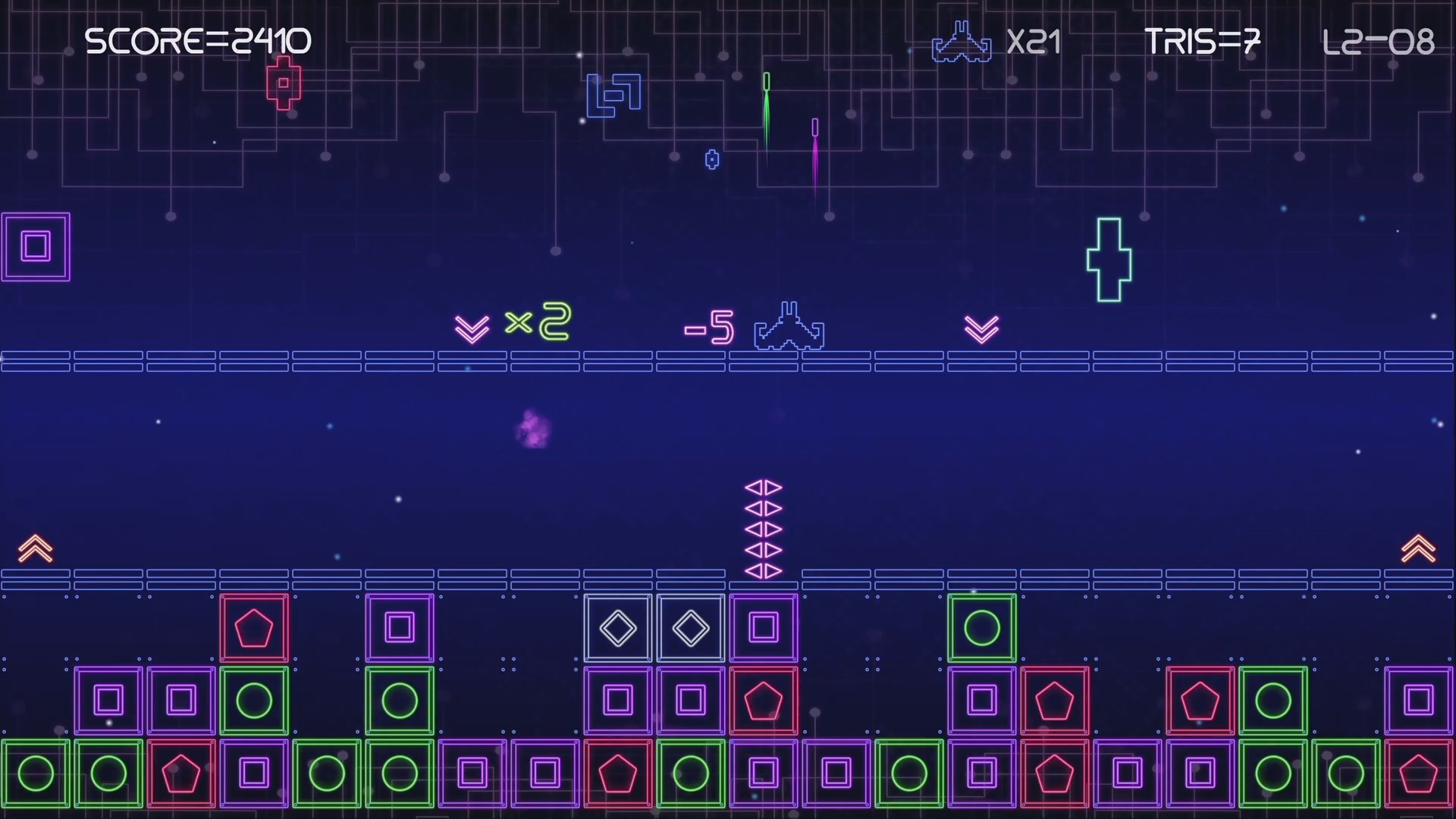Viewport: 1456px width, 819px height.
Task: Click the red cross power-up near top left
Action: point(284,83)
